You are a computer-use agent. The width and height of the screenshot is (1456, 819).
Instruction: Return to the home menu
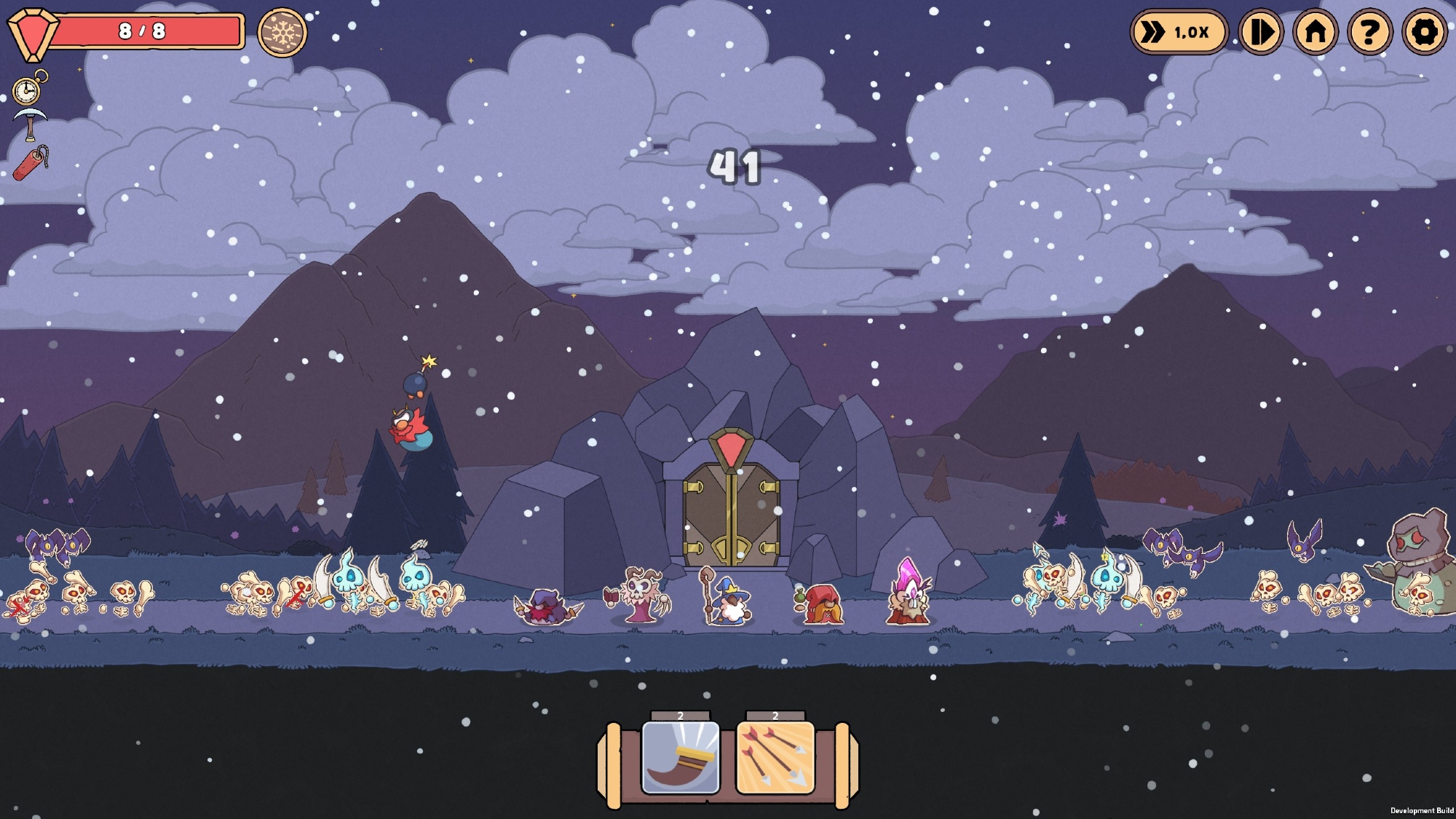[x=1315, y=32]
